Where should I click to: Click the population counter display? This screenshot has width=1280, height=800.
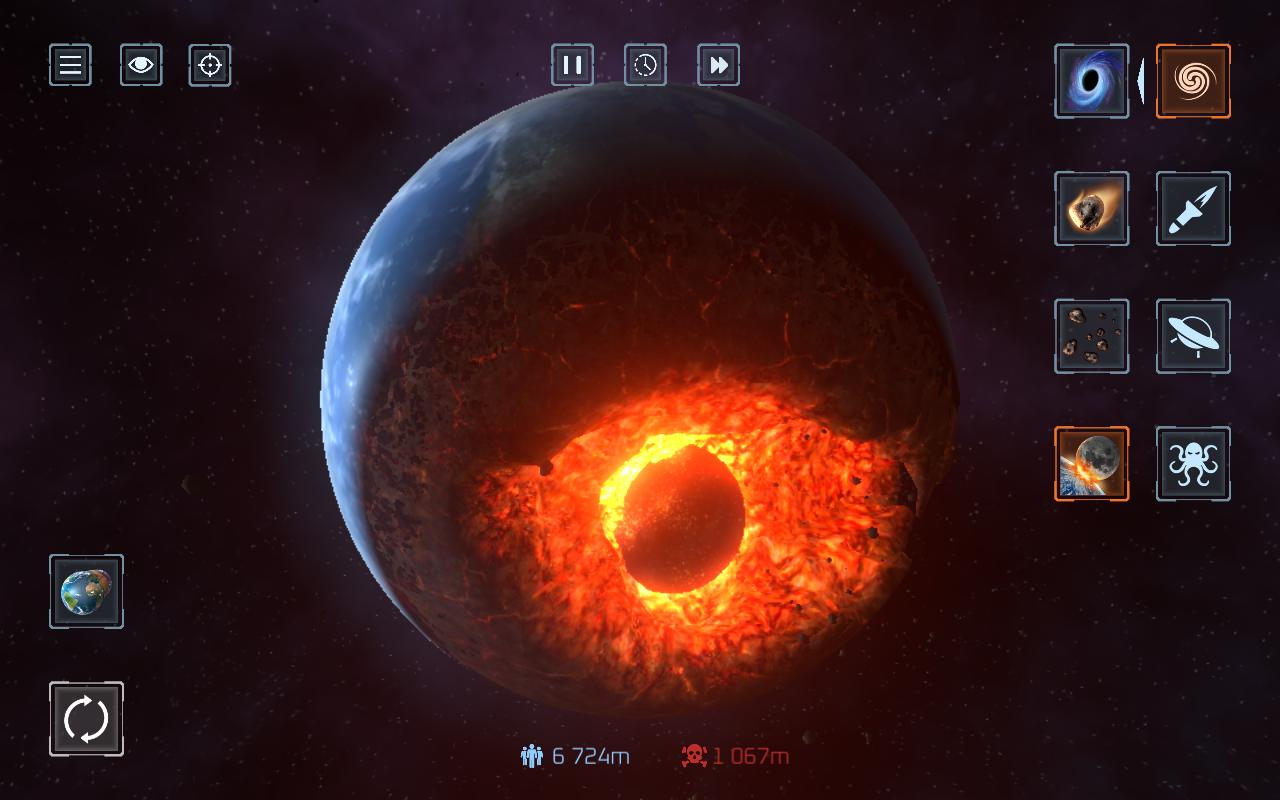(x=575, y=757)
